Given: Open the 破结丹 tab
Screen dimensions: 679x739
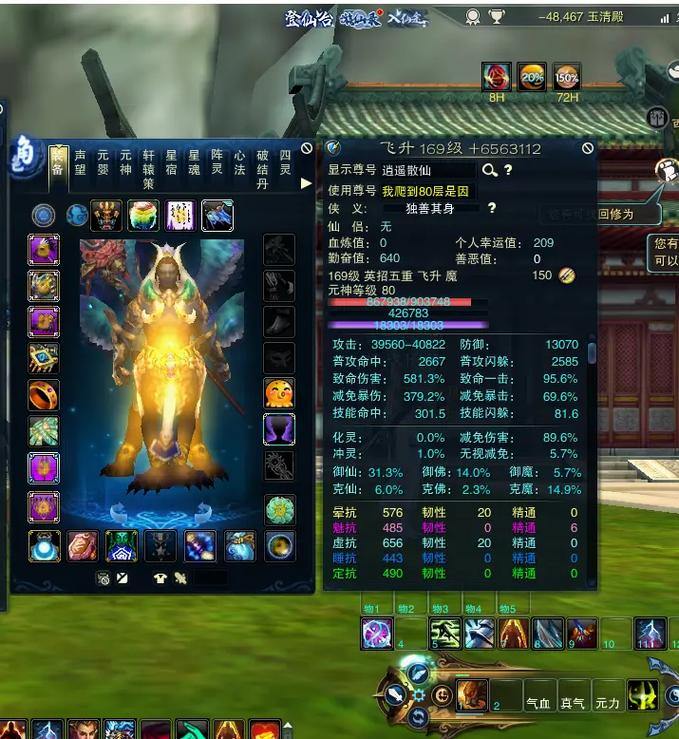Looking at the screenshot, I should 263,169.
